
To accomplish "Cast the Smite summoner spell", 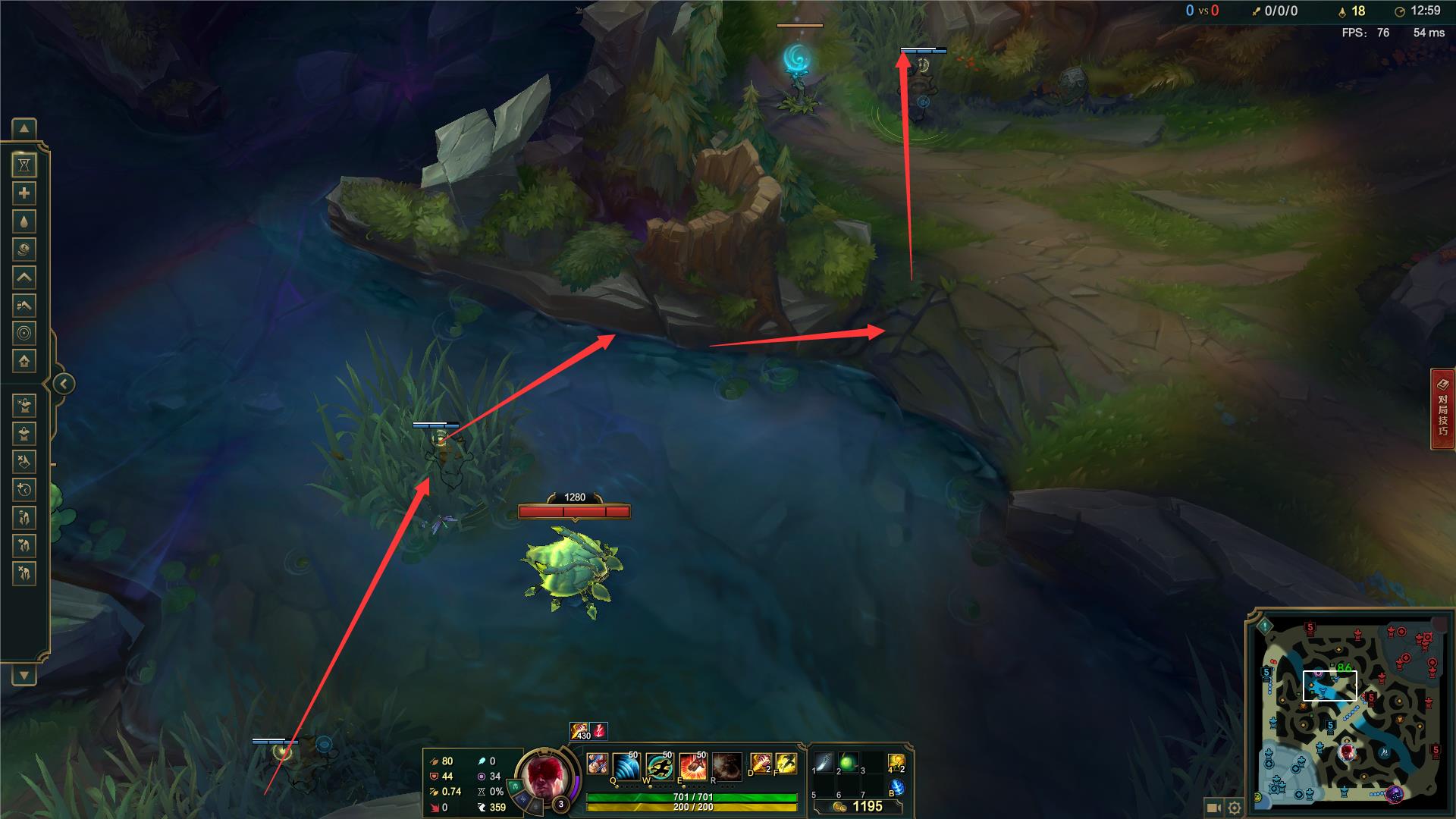I will click(761, 764).
